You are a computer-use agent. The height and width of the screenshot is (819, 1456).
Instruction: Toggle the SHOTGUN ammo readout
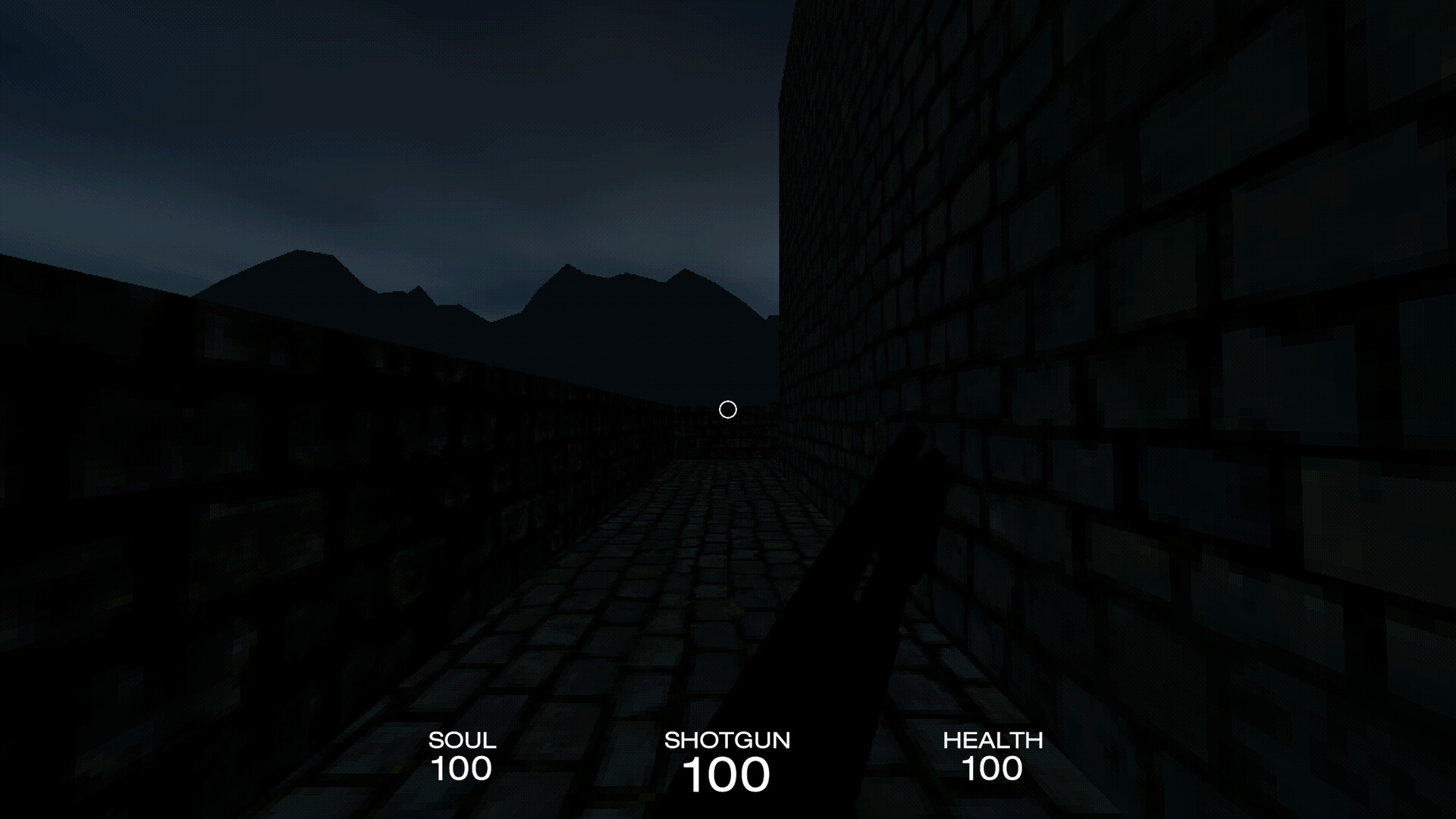pyautogui.click(x=726, y=772)
